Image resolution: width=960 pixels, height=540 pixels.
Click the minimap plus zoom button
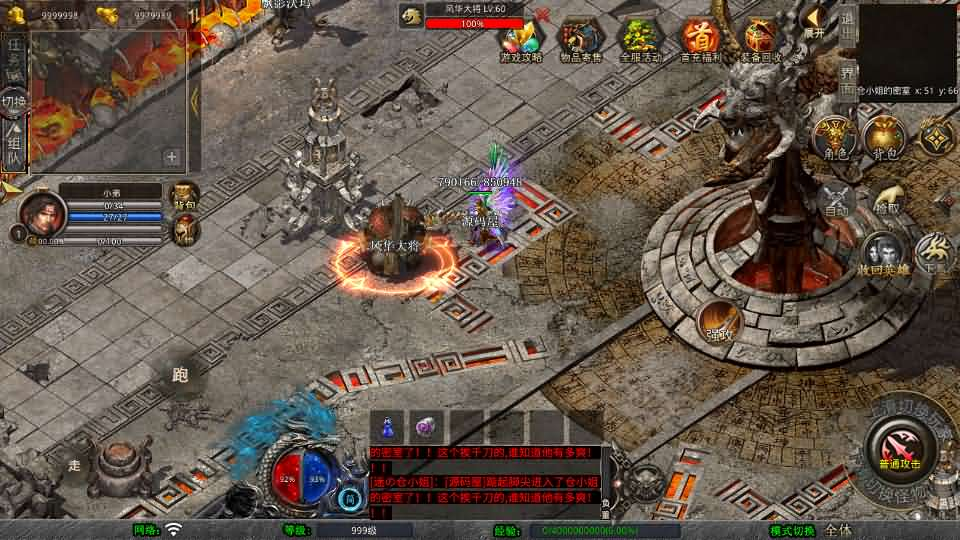[x=172, y=157]
